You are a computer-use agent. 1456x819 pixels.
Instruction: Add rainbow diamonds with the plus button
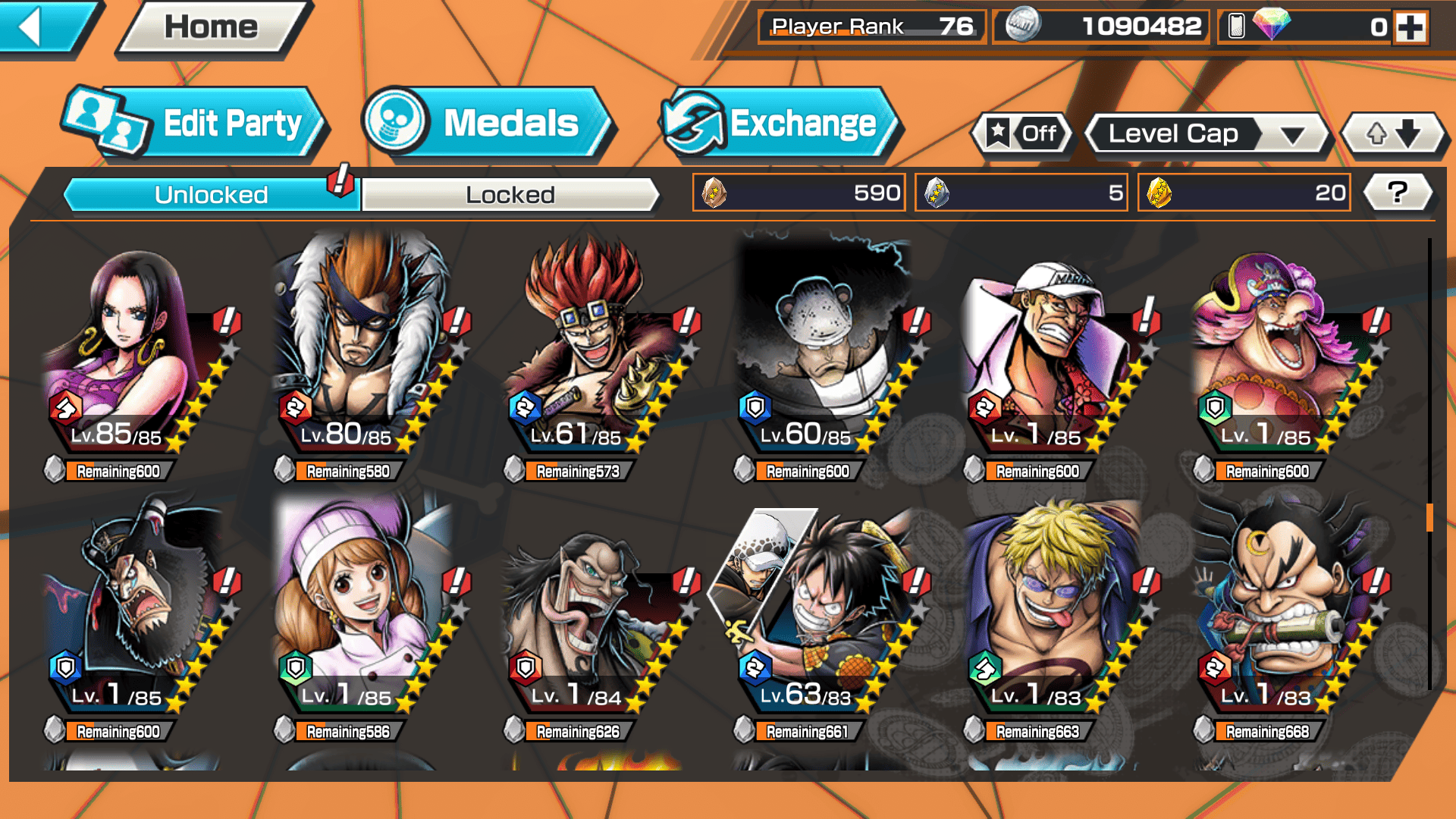pos(1410,27)
